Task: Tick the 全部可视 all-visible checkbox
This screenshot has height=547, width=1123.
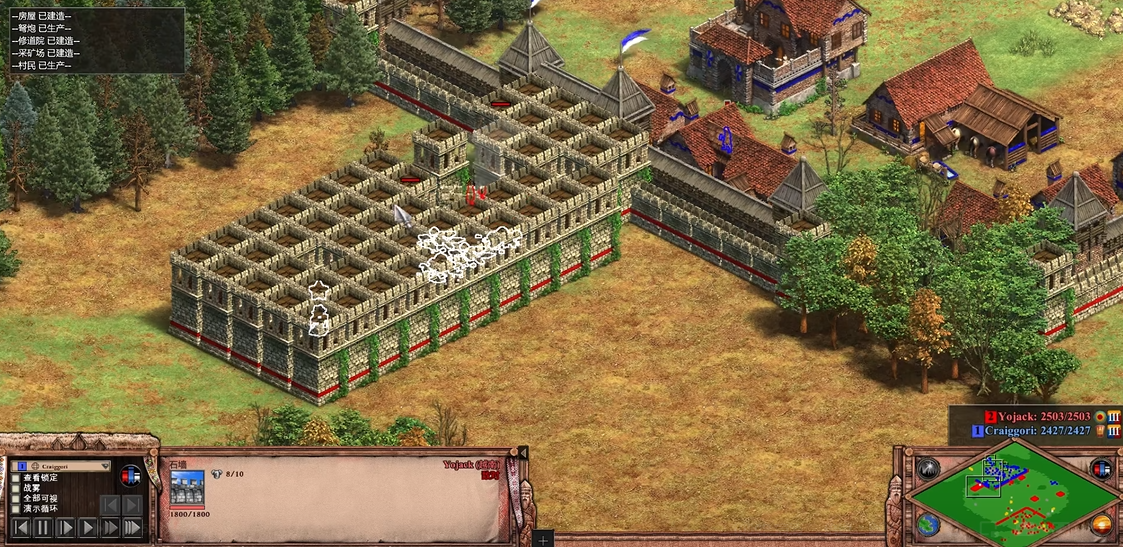Action: (x=15, y=498)
